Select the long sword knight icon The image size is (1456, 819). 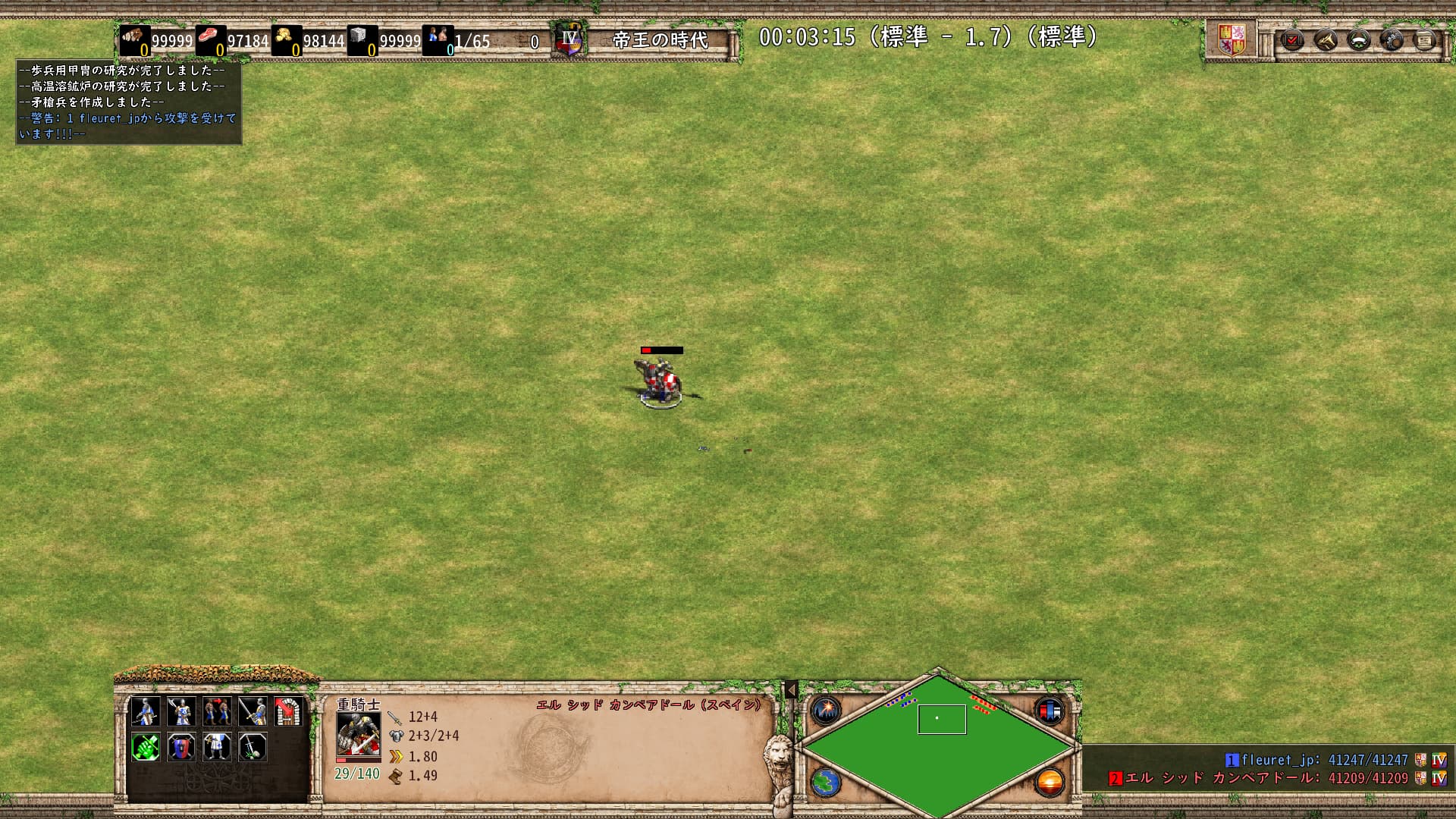click(253, 711)
